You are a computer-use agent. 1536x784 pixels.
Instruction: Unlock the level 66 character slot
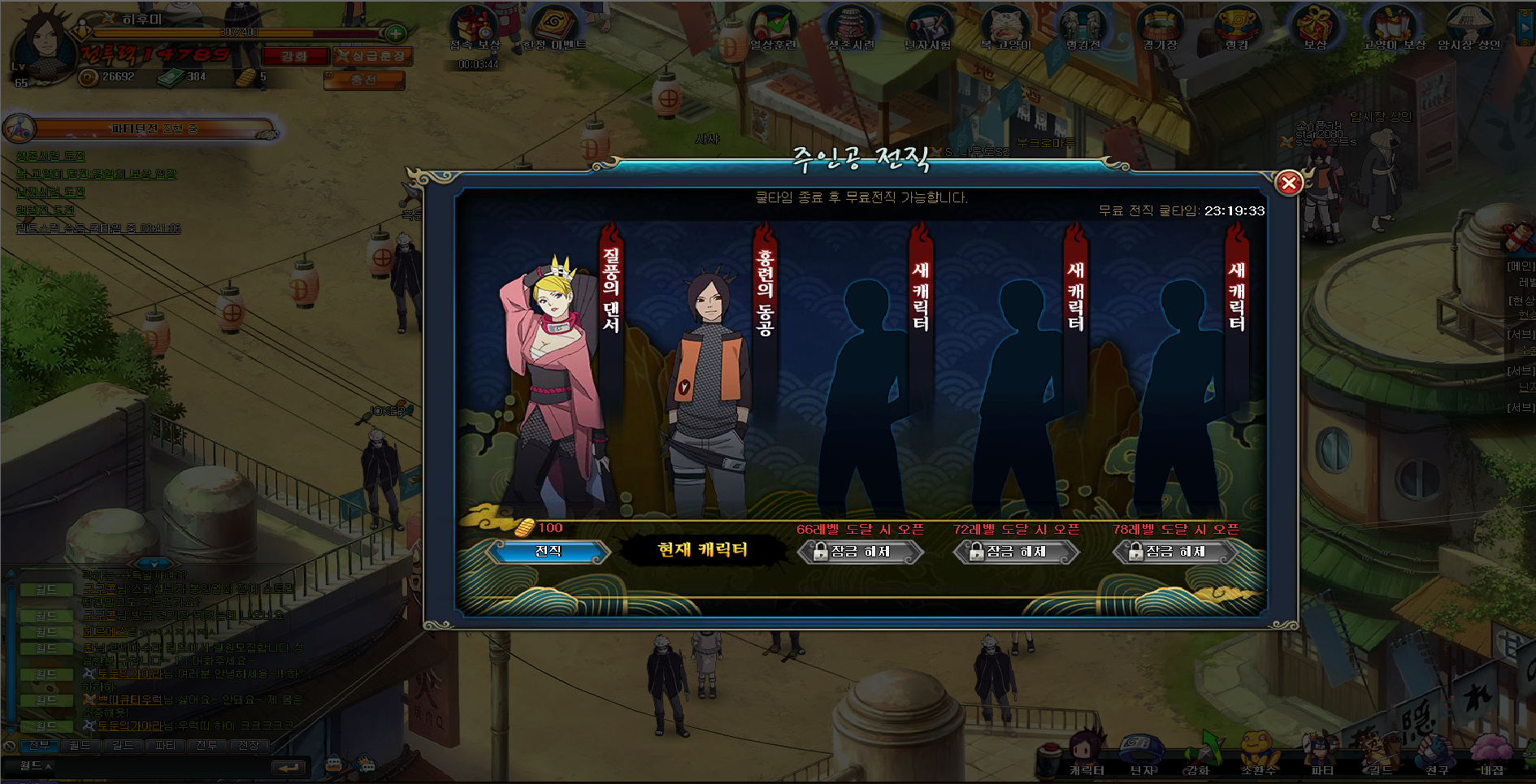point(860,552)
